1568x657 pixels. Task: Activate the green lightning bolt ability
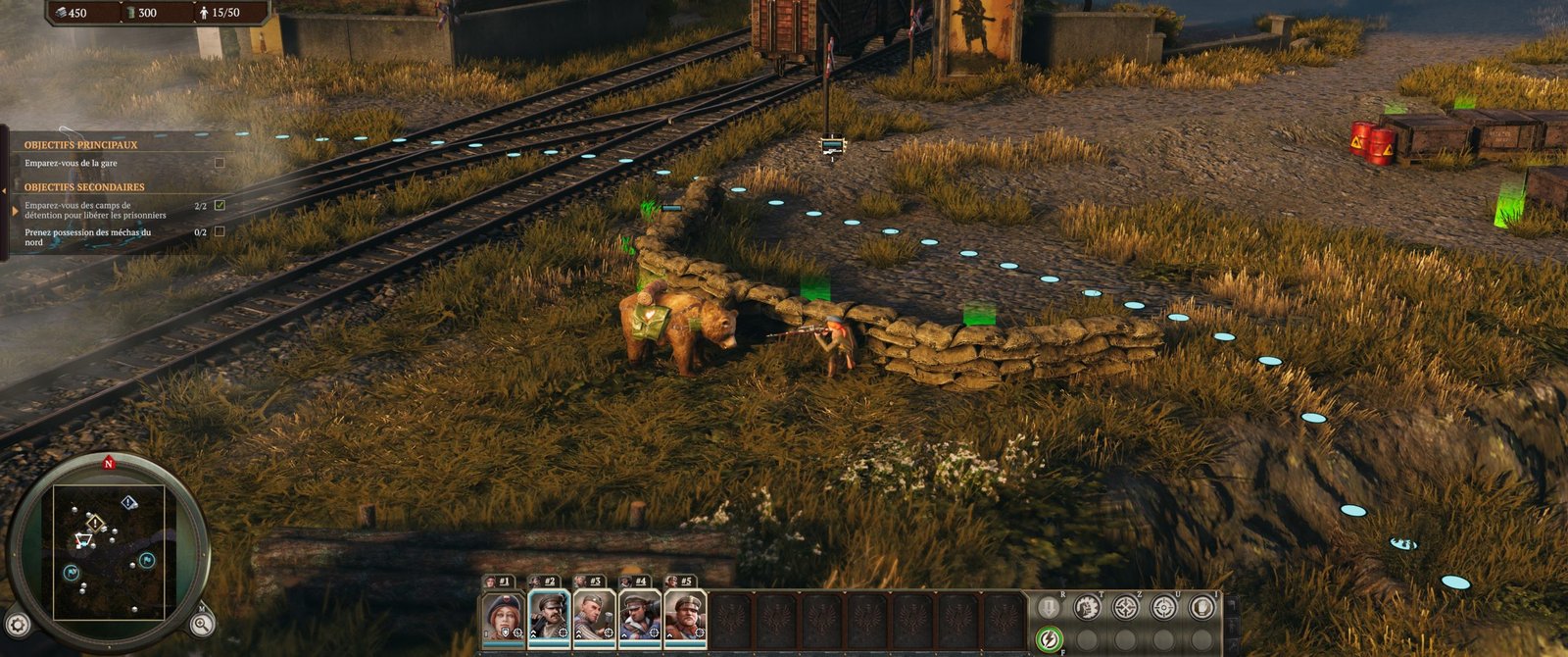pyautogui.click(x=1049, y=640)
